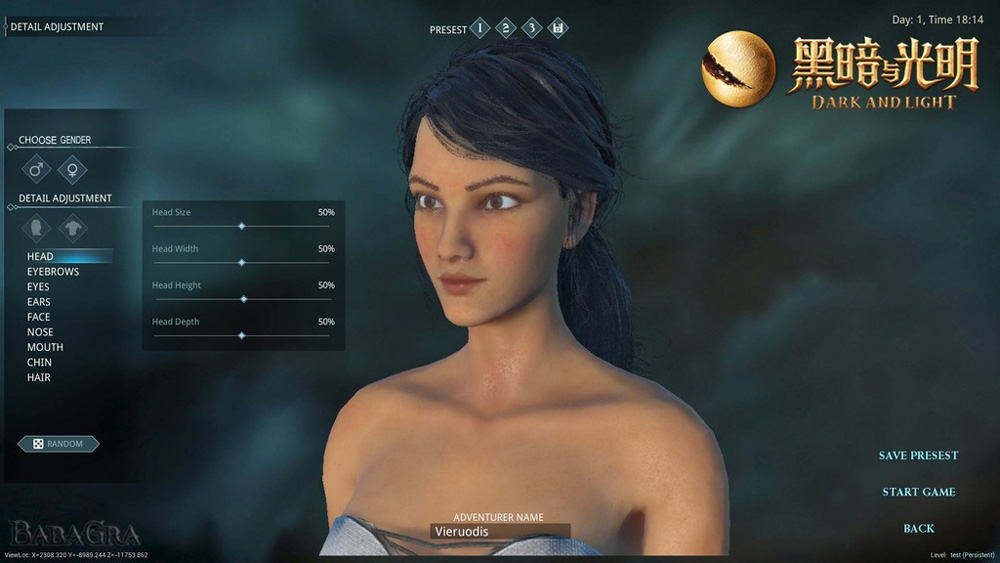Choose the Chin category
Image resolution: width=1000 pixels, height=563 pixels.
39,362
